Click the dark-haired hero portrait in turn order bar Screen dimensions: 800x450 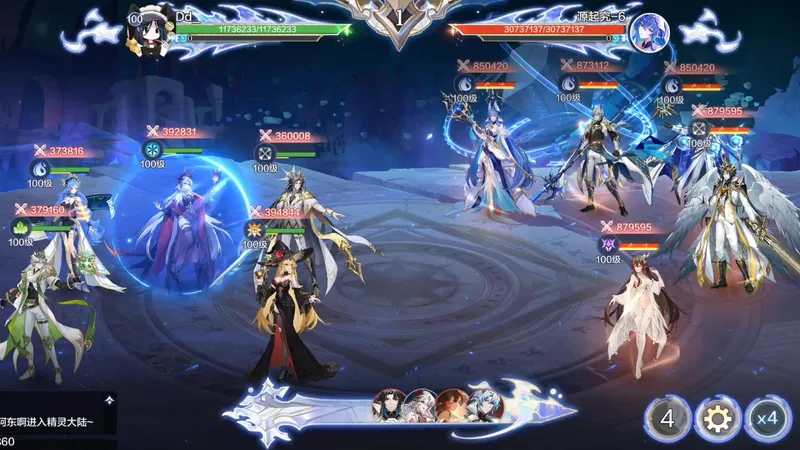[x=388, y=404]
